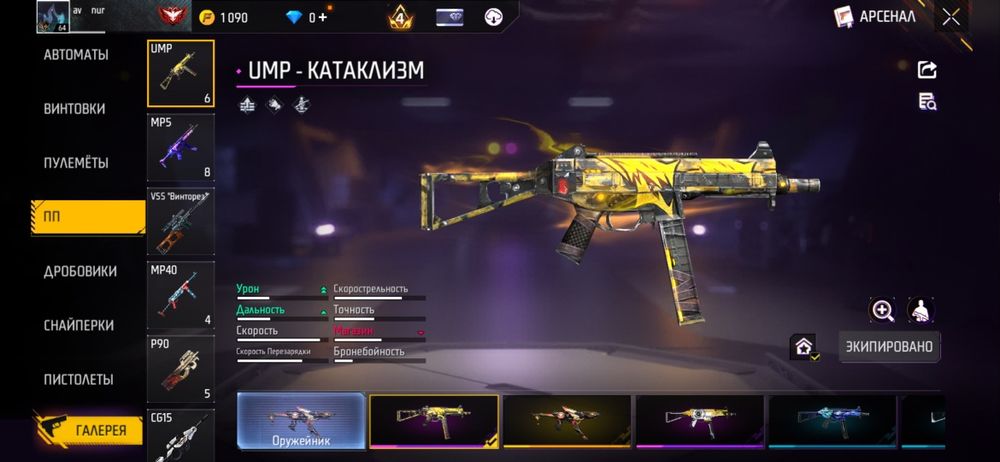Switch to Снайперки category

tap(78, 325)
